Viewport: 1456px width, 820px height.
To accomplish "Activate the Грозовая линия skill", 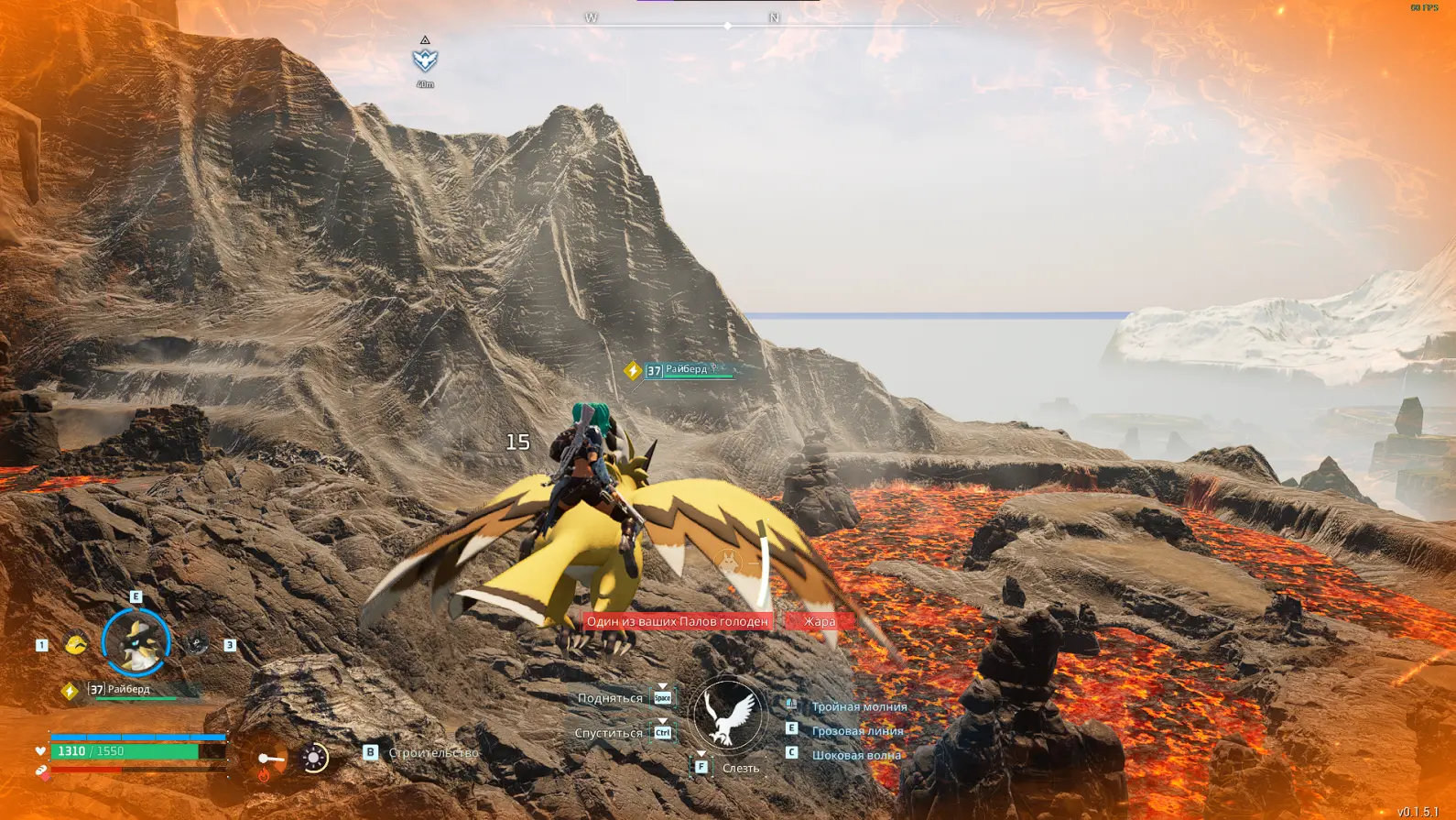I will tap(857, 731).
